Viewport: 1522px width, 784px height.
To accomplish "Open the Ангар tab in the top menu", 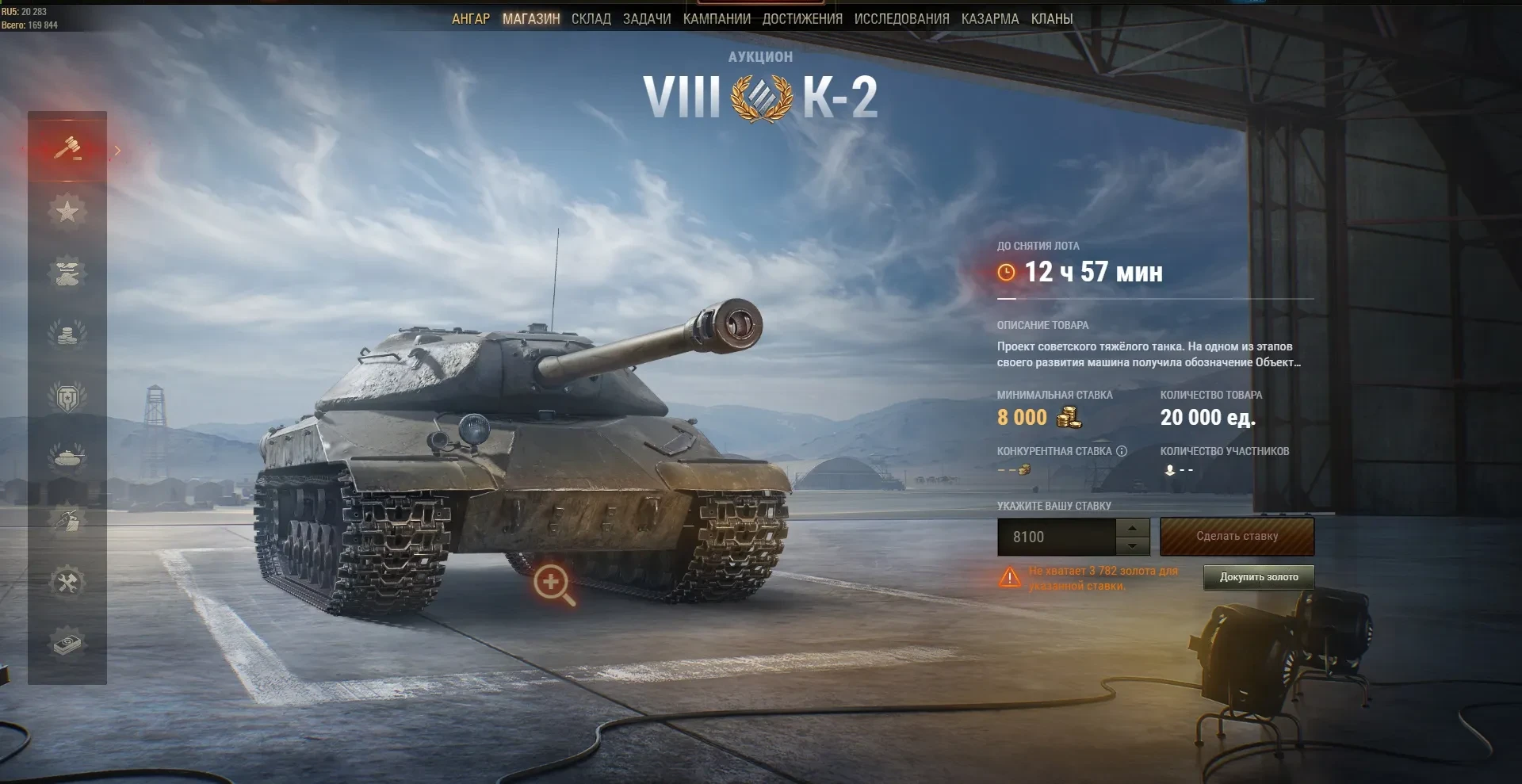I will [x=471, y=19].
